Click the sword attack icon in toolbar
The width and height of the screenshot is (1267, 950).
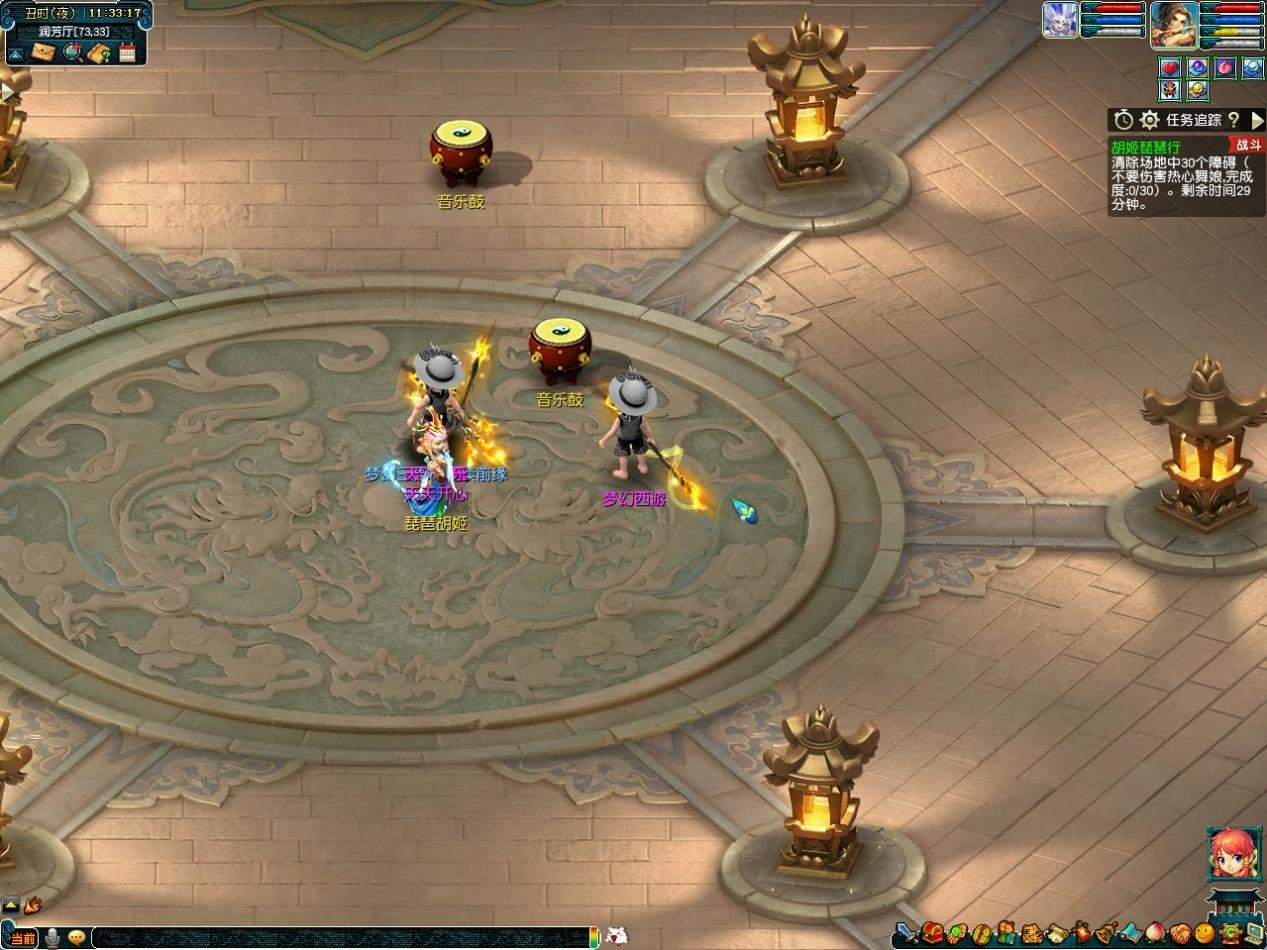coord(906,935)
